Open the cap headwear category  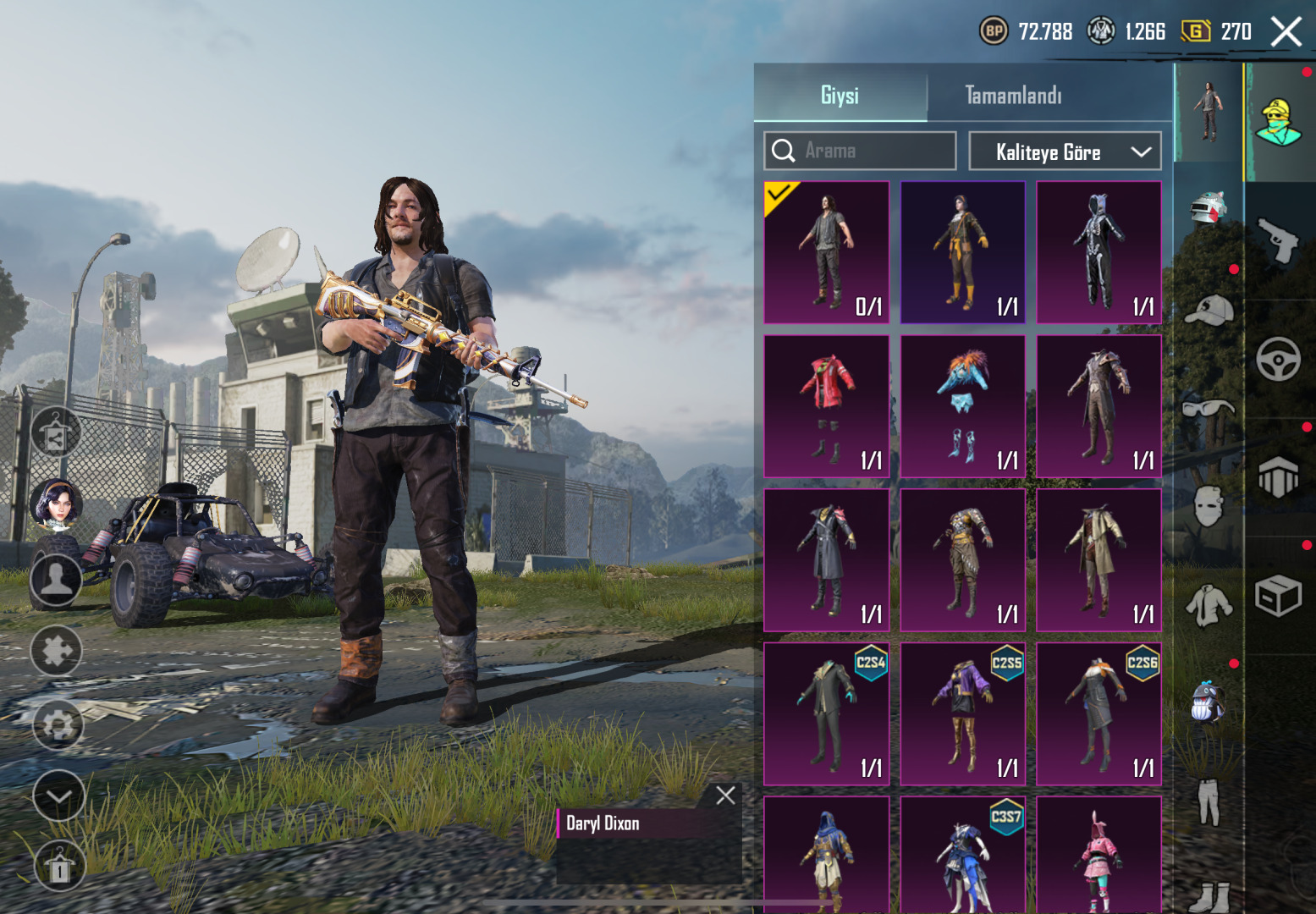point(1208,311)
